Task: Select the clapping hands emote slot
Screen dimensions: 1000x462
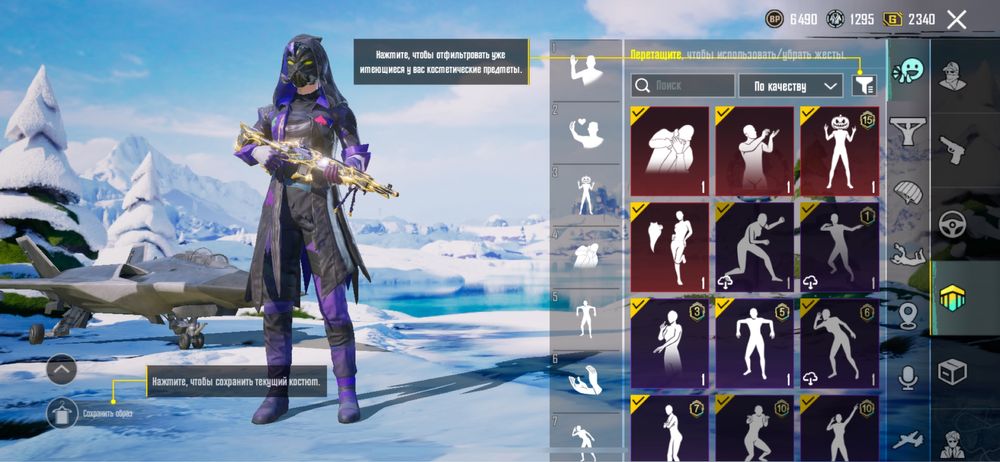Action: [585, 380]
